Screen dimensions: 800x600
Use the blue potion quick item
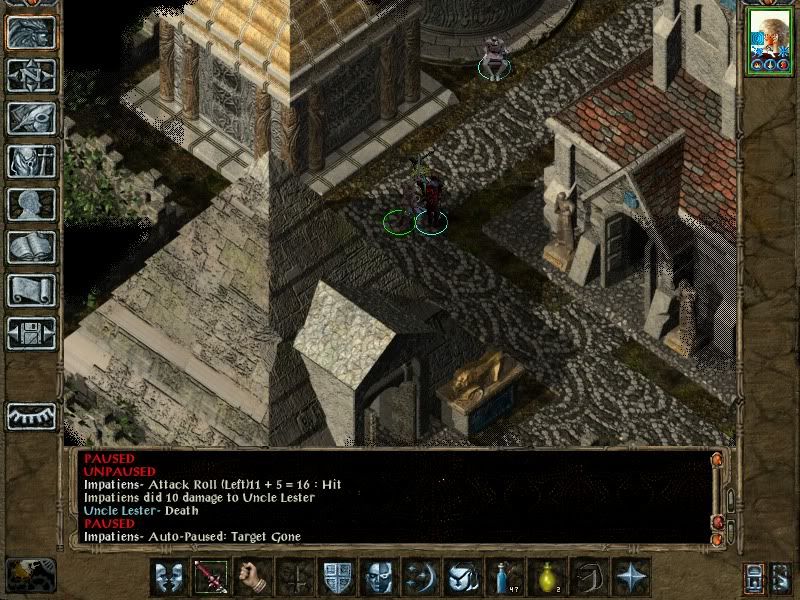click(504, 577)
